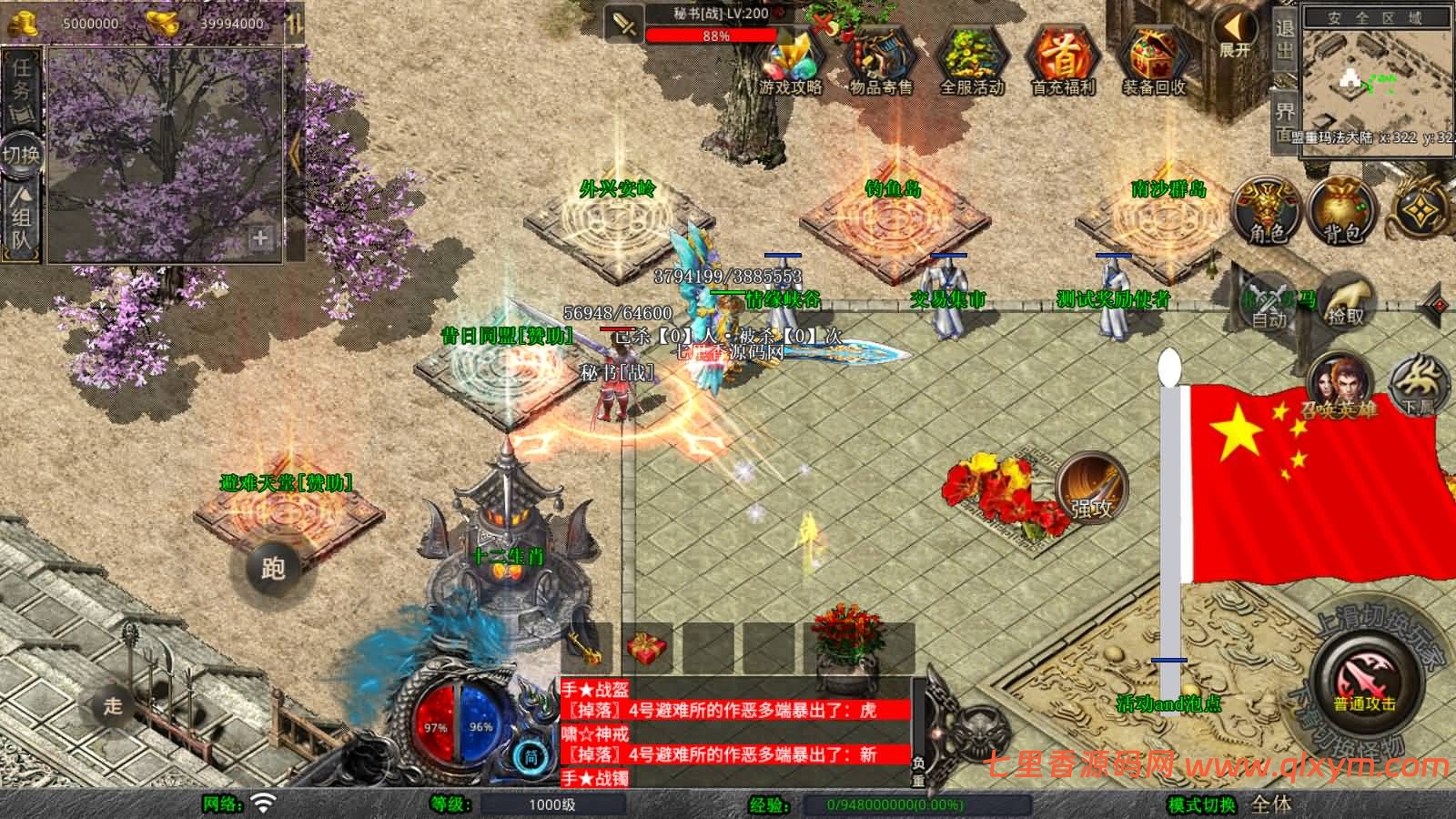Image resolution: width=1456 pixels, height=819 pixels.
Task: Open the 首充福利 first-recharge bonus
Action: pos(1062,60)
